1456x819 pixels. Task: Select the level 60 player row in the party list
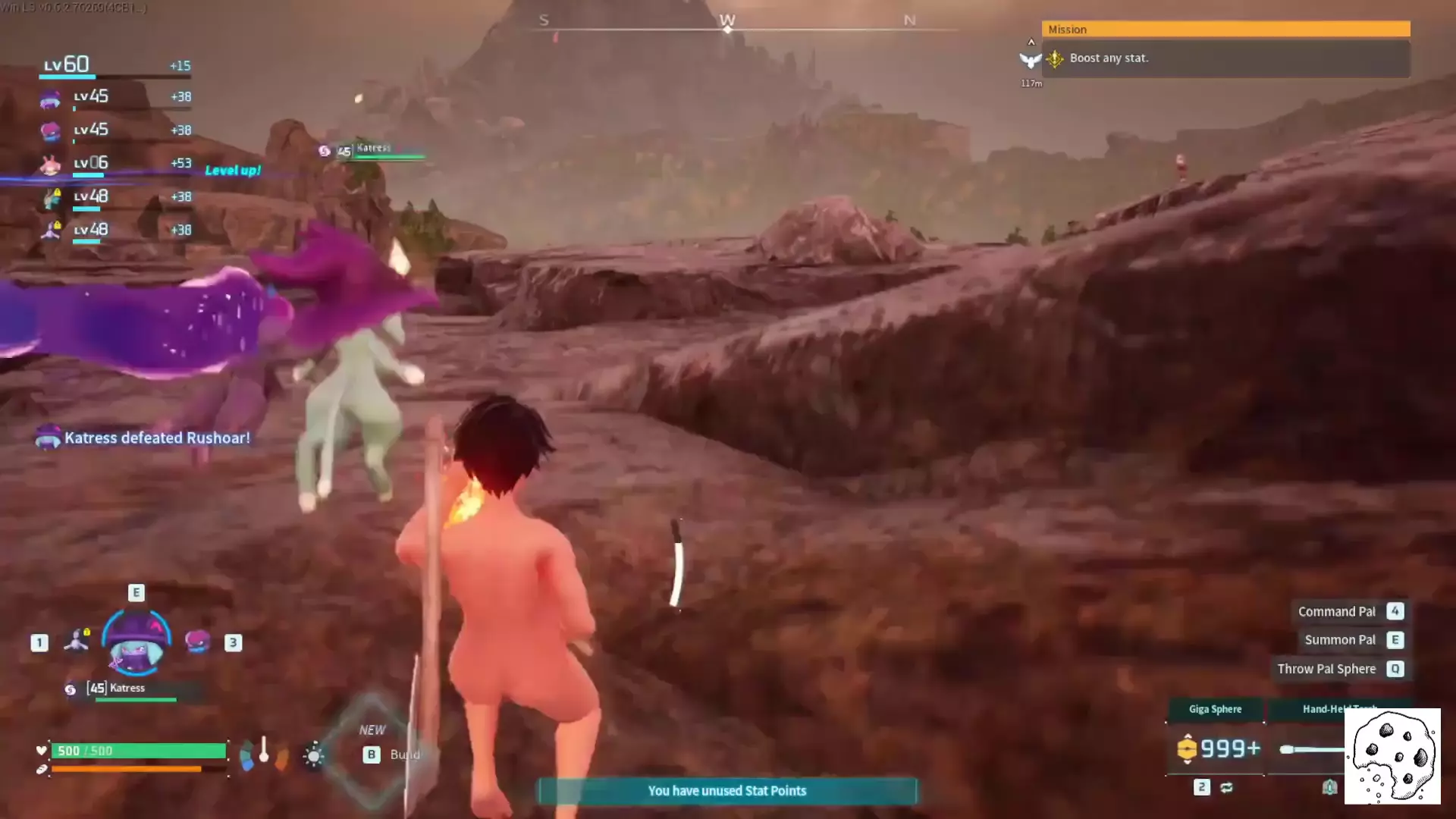click(114, 66)
